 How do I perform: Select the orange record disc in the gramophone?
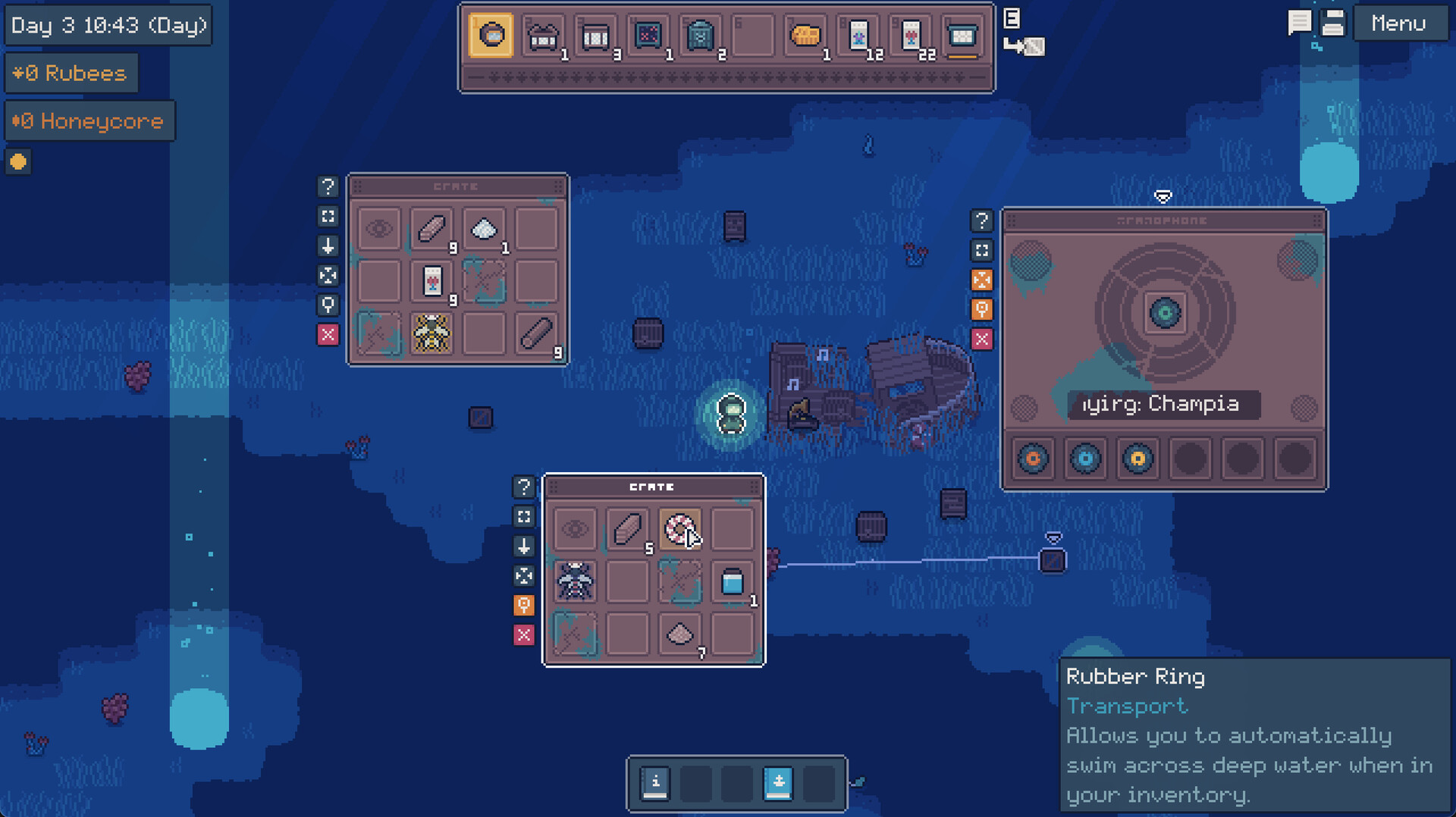tap(1033, 459)
